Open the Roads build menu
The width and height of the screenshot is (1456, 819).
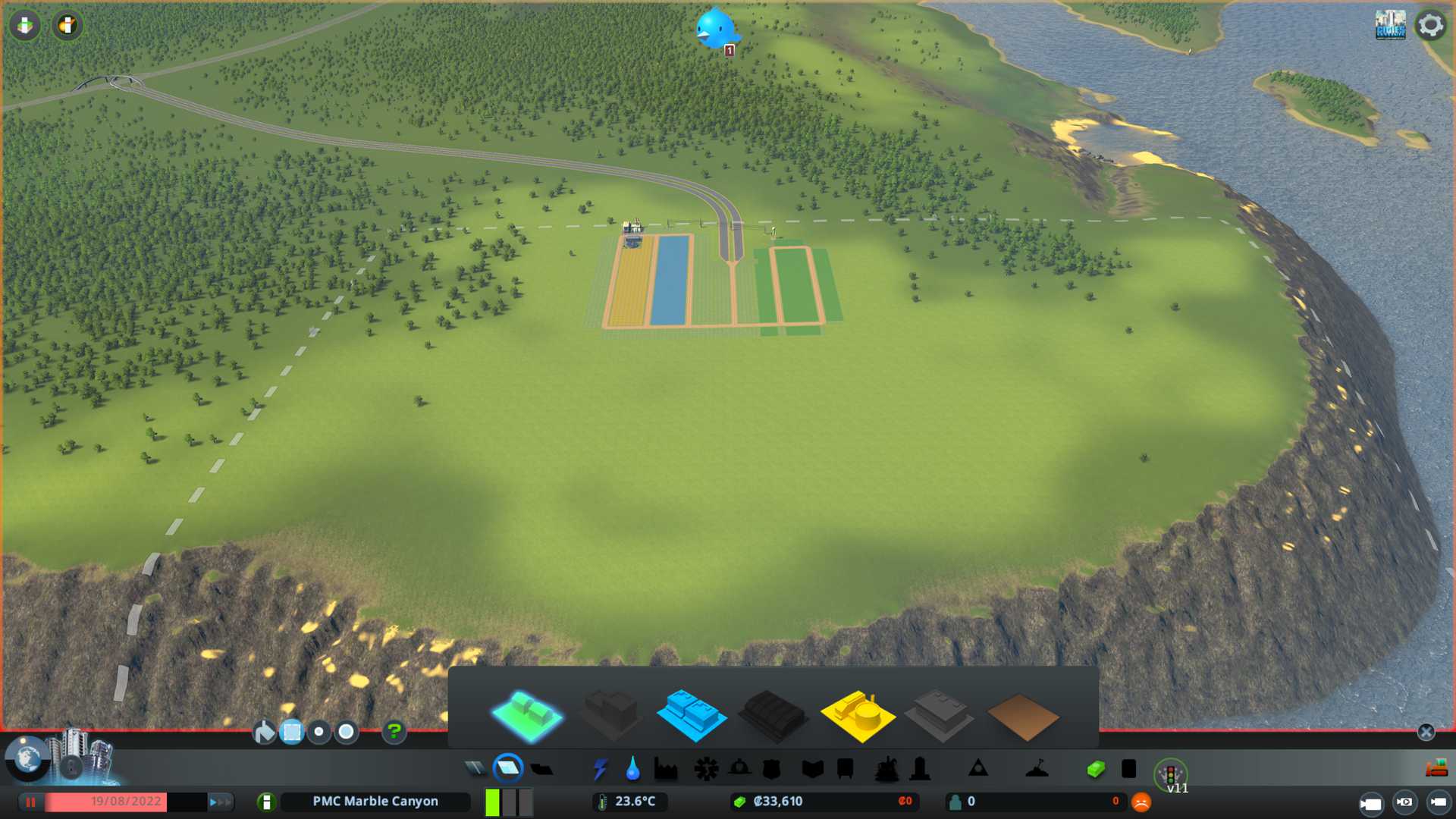click(475, 770)
